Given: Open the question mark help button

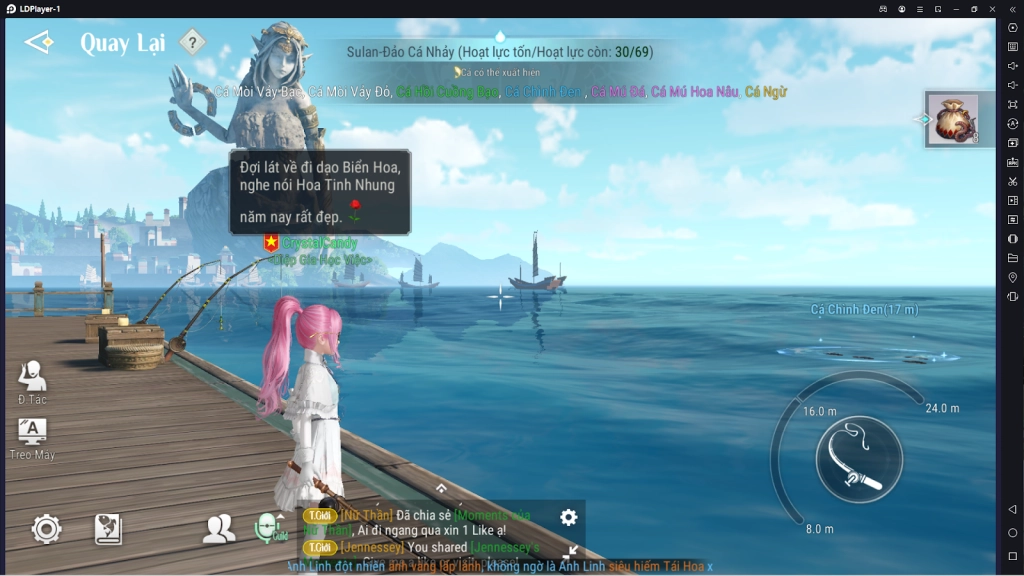Looking at the screenshot, I should [x=192, y=42].
